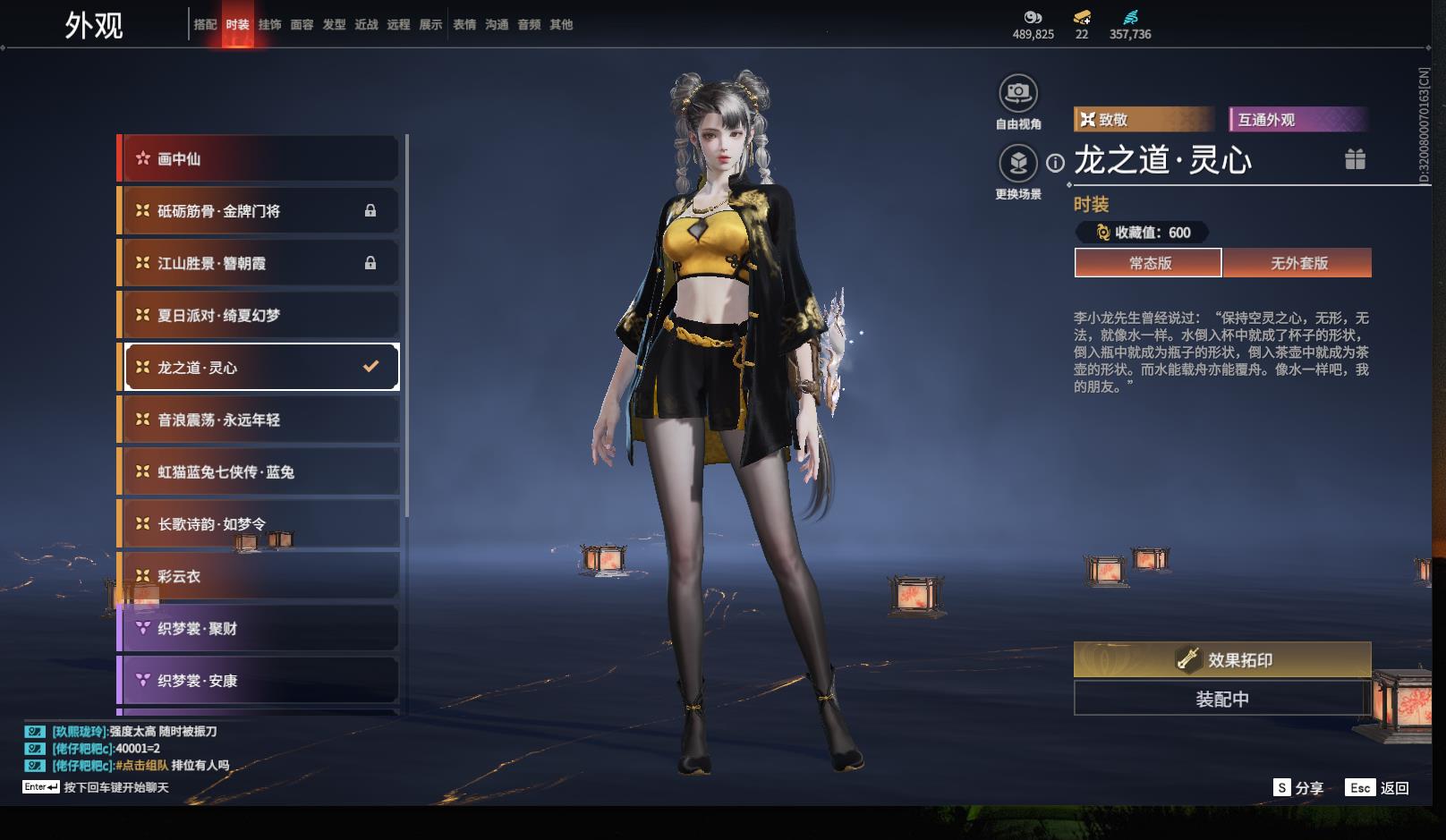Switch to the 挂饰 tab
The image size is (1446, 840).
point(269,25)
